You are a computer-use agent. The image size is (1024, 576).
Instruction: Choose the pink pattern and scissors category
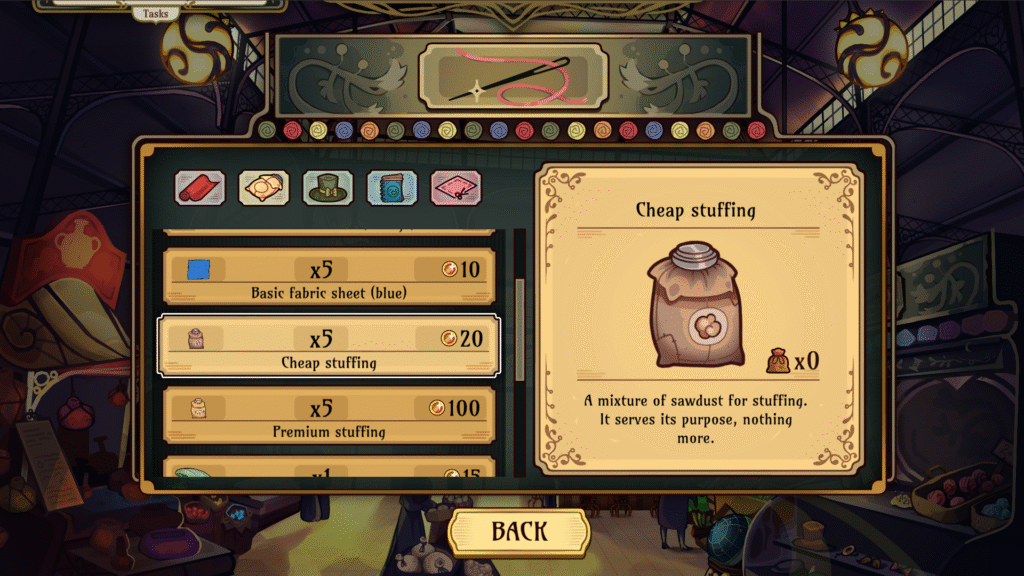coord(456,188)
